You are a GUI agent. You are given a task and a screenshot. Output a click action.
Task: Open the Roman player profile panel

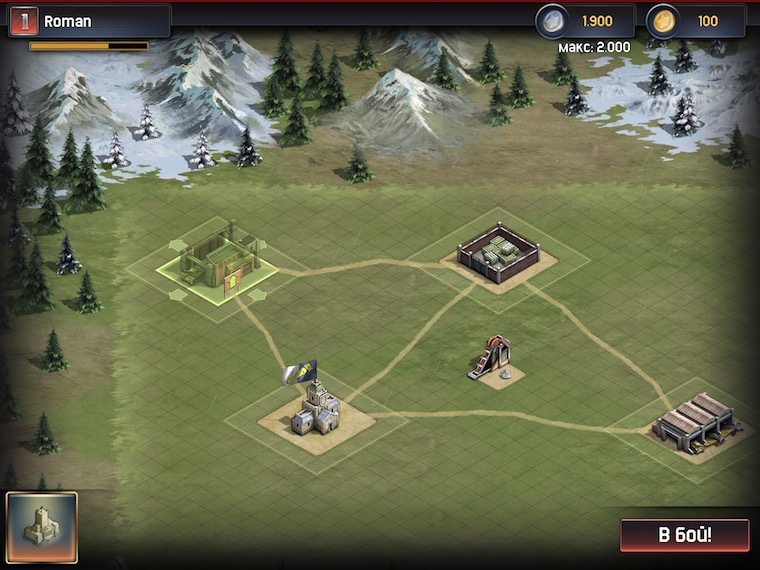tap(90, 21)
